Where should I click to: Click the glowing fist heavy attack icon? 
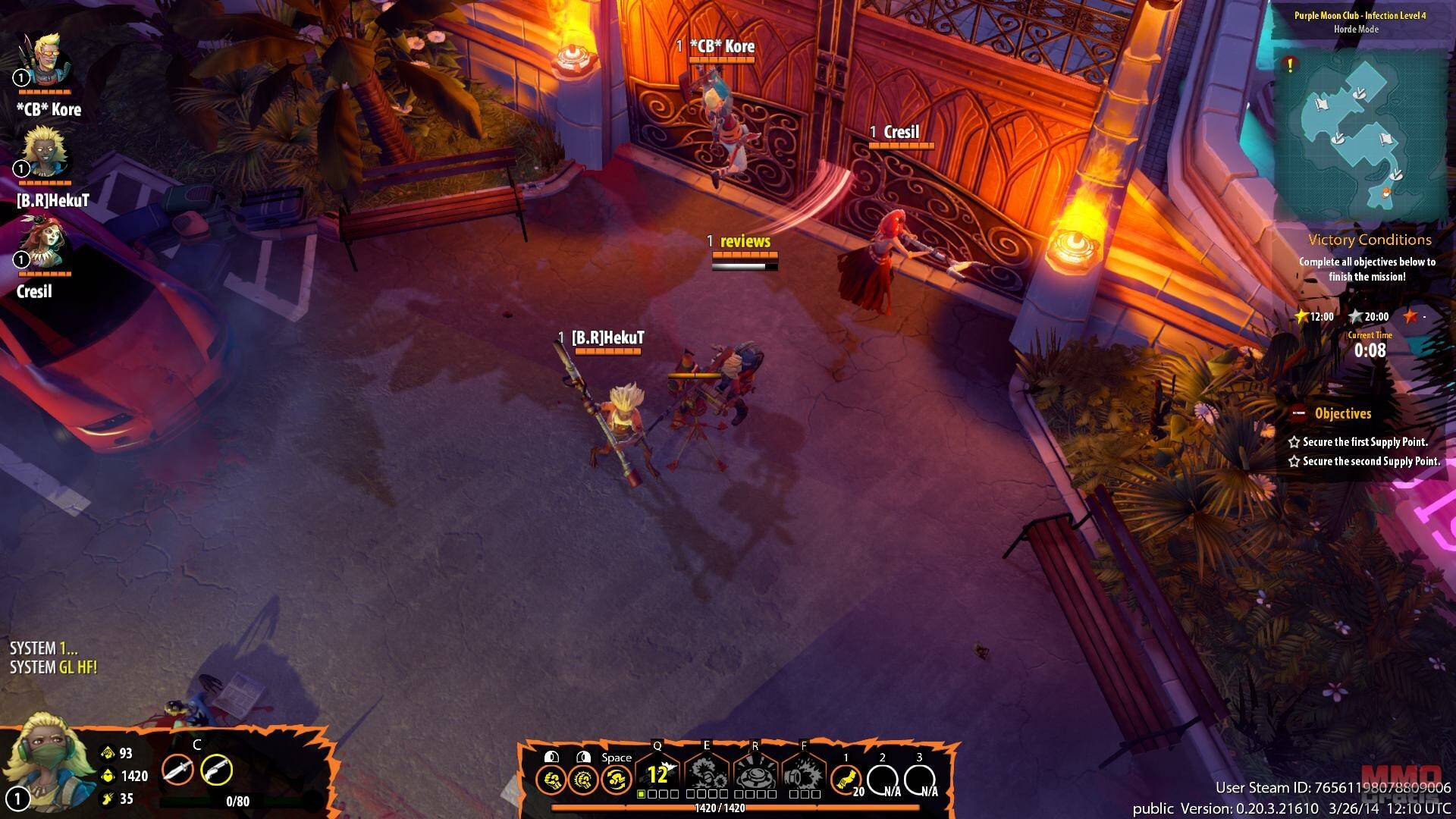click(x=583, y=780)
